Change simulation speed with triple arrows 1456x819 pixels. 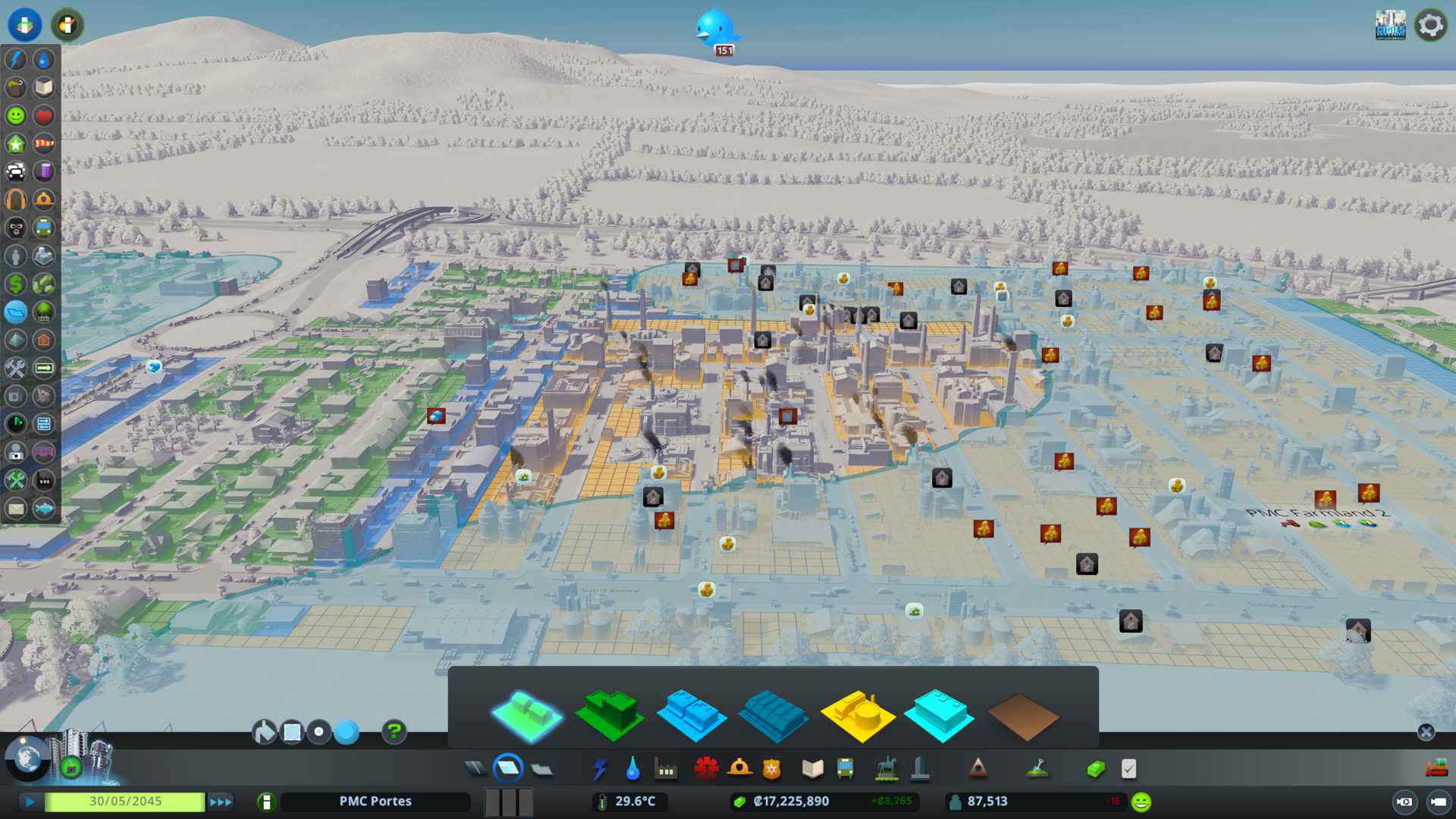[x=221, y=802]
